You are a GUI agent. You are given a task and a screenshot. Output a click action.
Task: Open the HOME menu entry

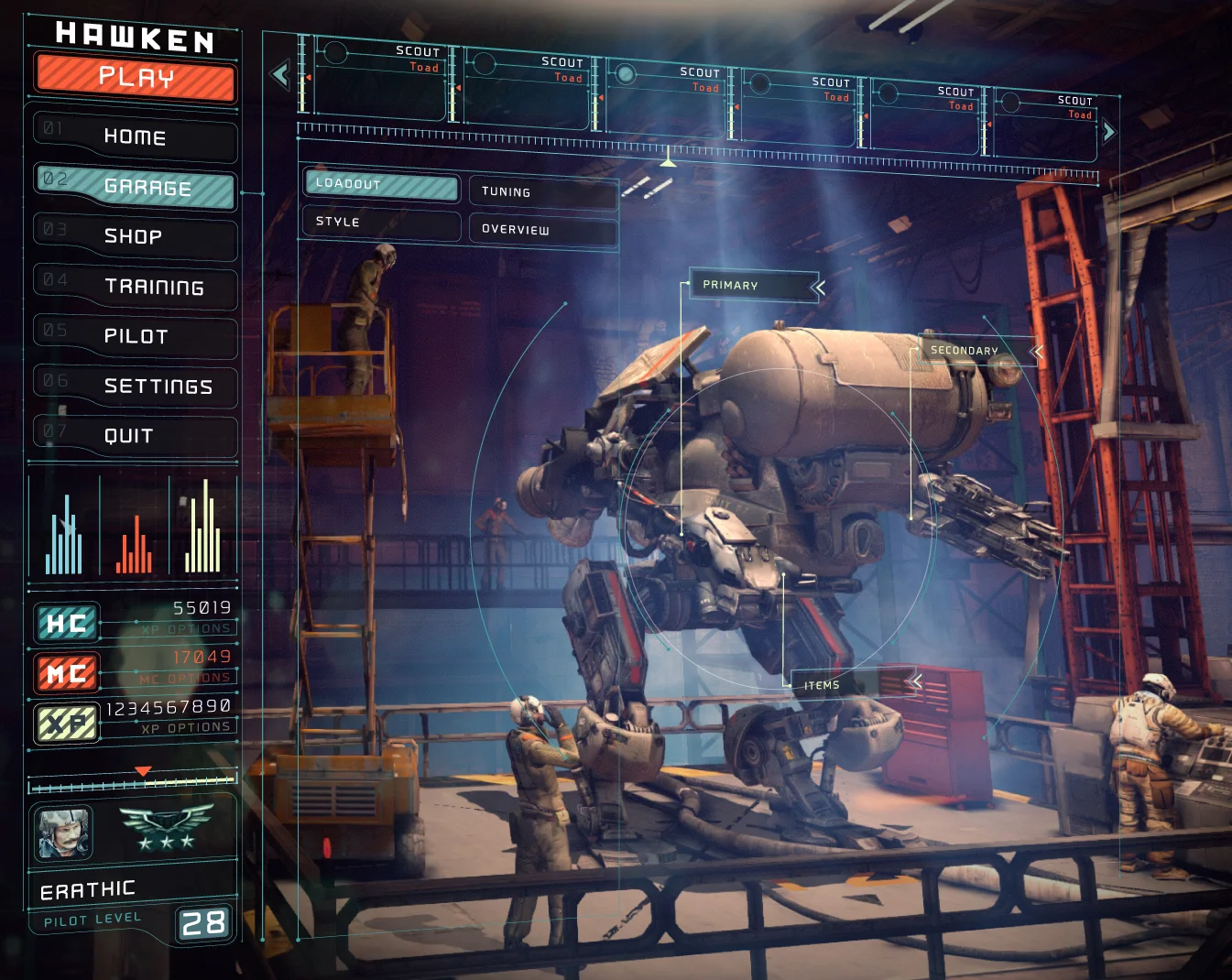coord(135,137)
